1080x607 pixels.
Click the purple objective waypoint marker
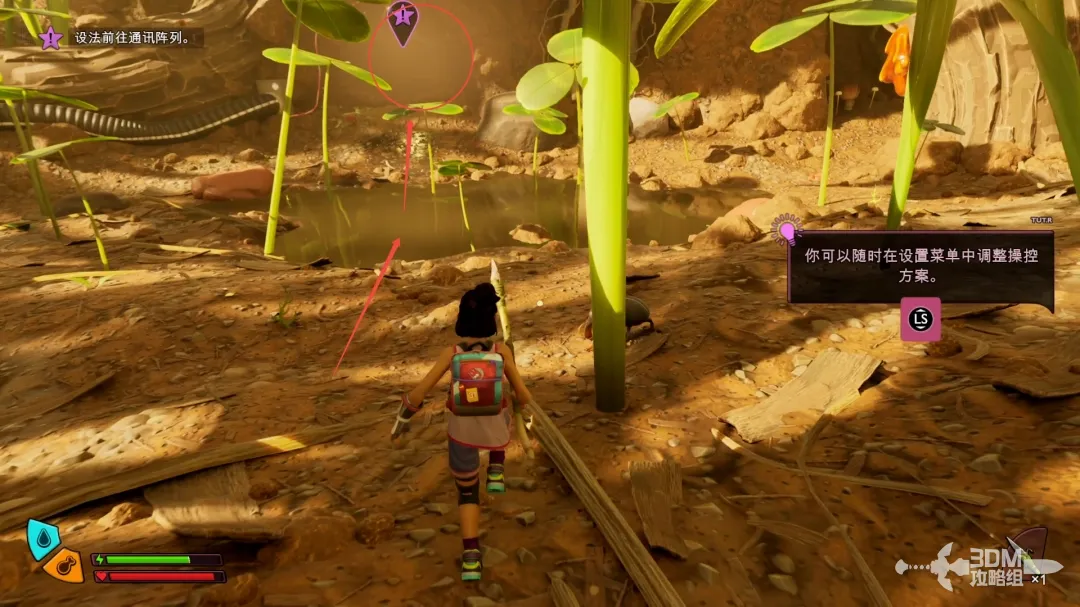[402, 20]
